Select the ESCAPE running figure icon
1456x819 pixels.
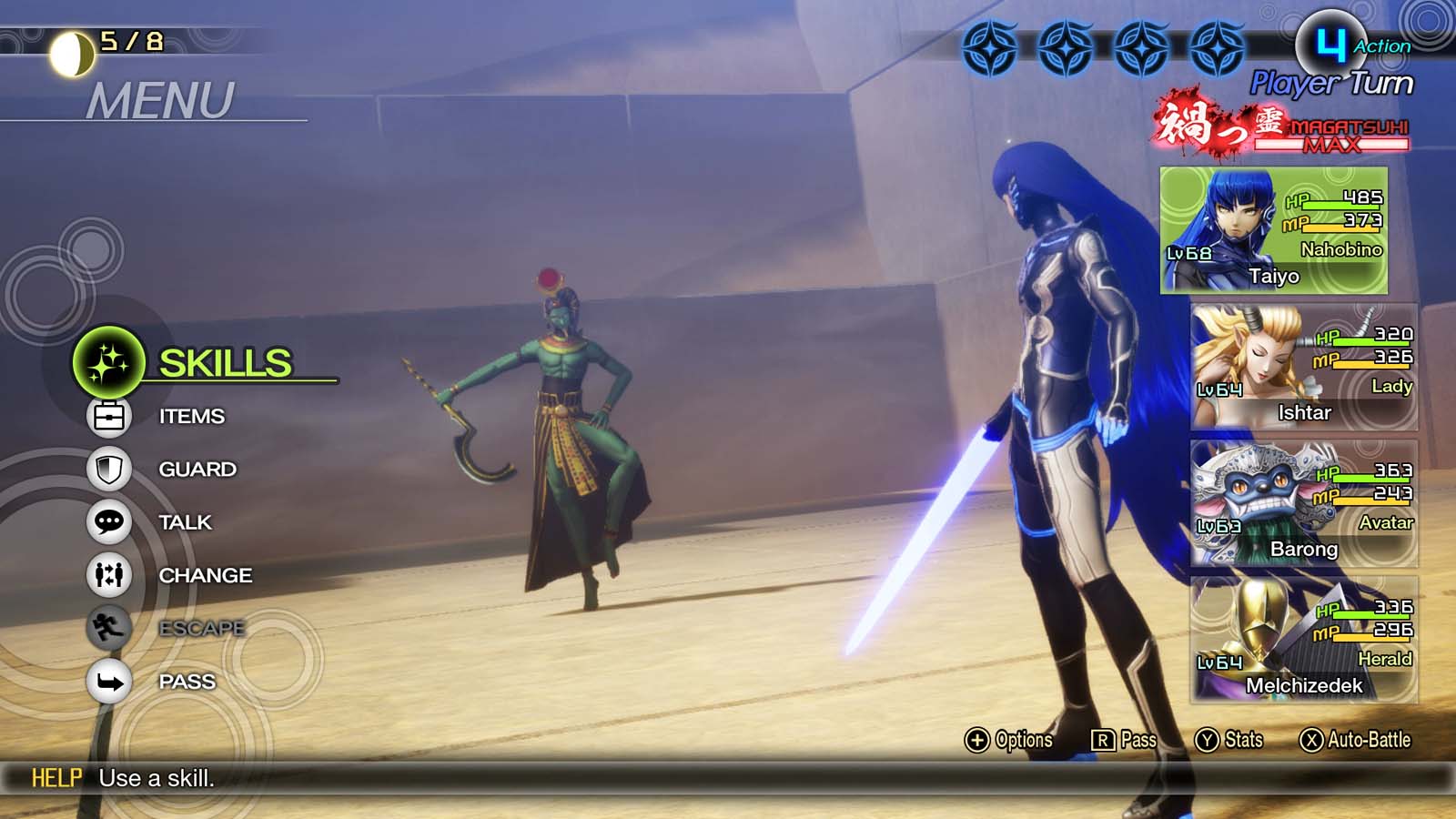pos(111,628)
